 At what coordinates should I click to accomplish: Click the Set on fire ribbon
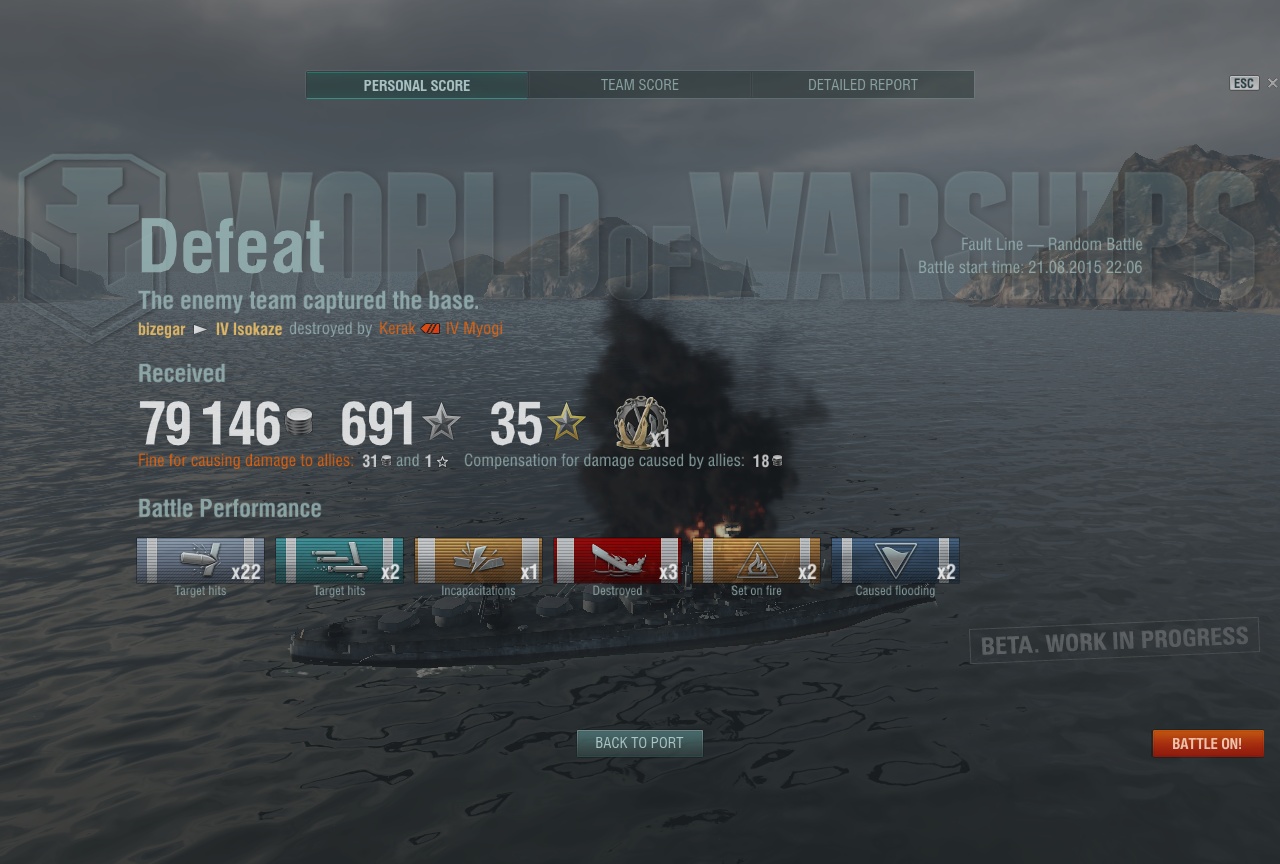pyautogui.click(x=756, y=560)
